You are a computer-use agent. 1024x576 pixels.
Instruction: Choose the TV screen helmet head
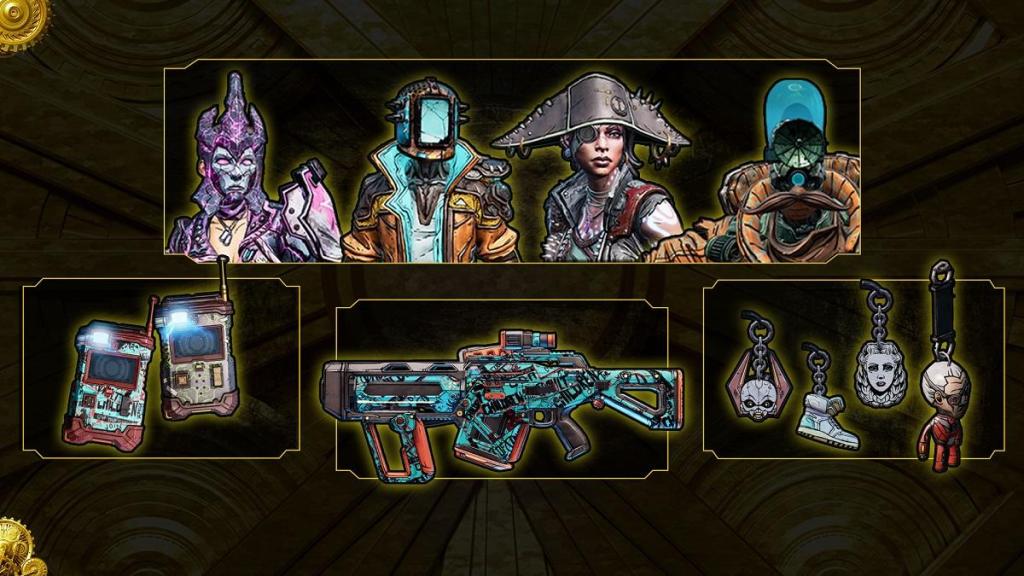pos(430,170)
